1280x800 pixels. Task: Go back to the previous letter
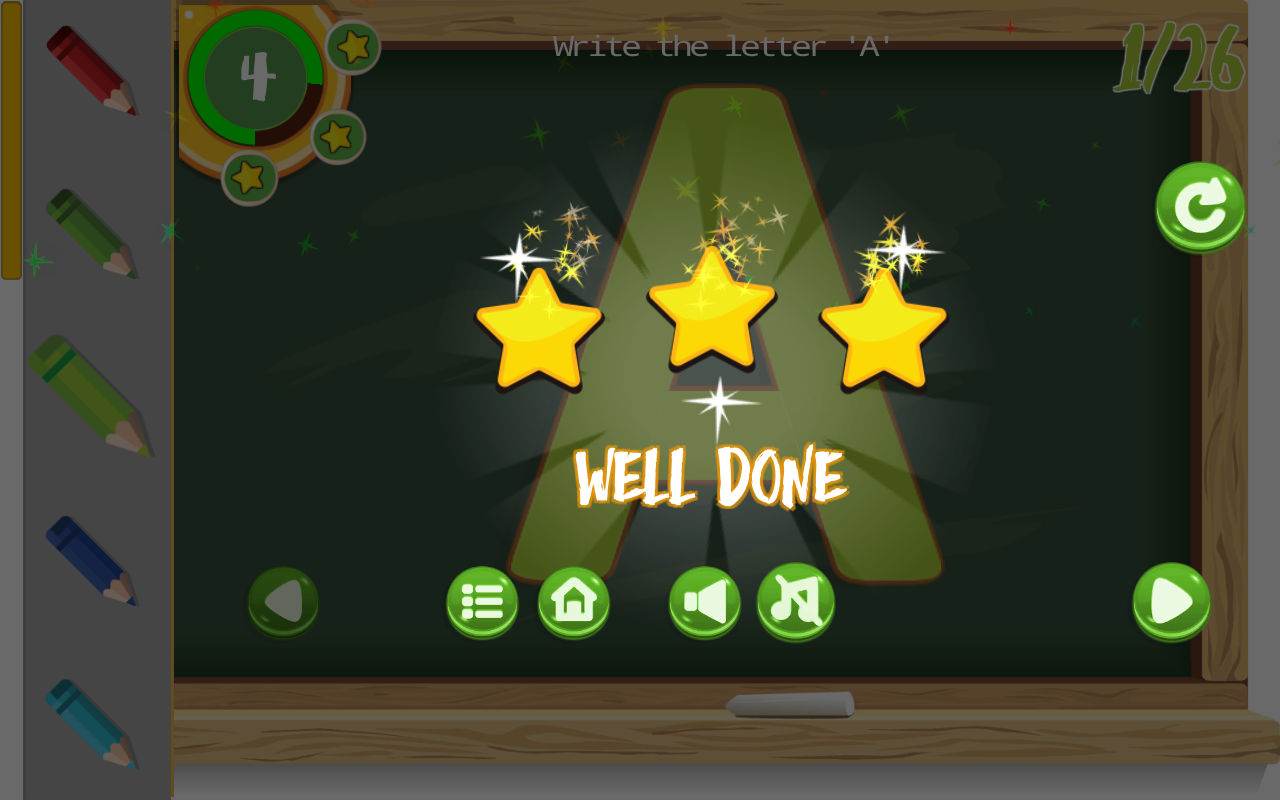(x=282, y=601)
